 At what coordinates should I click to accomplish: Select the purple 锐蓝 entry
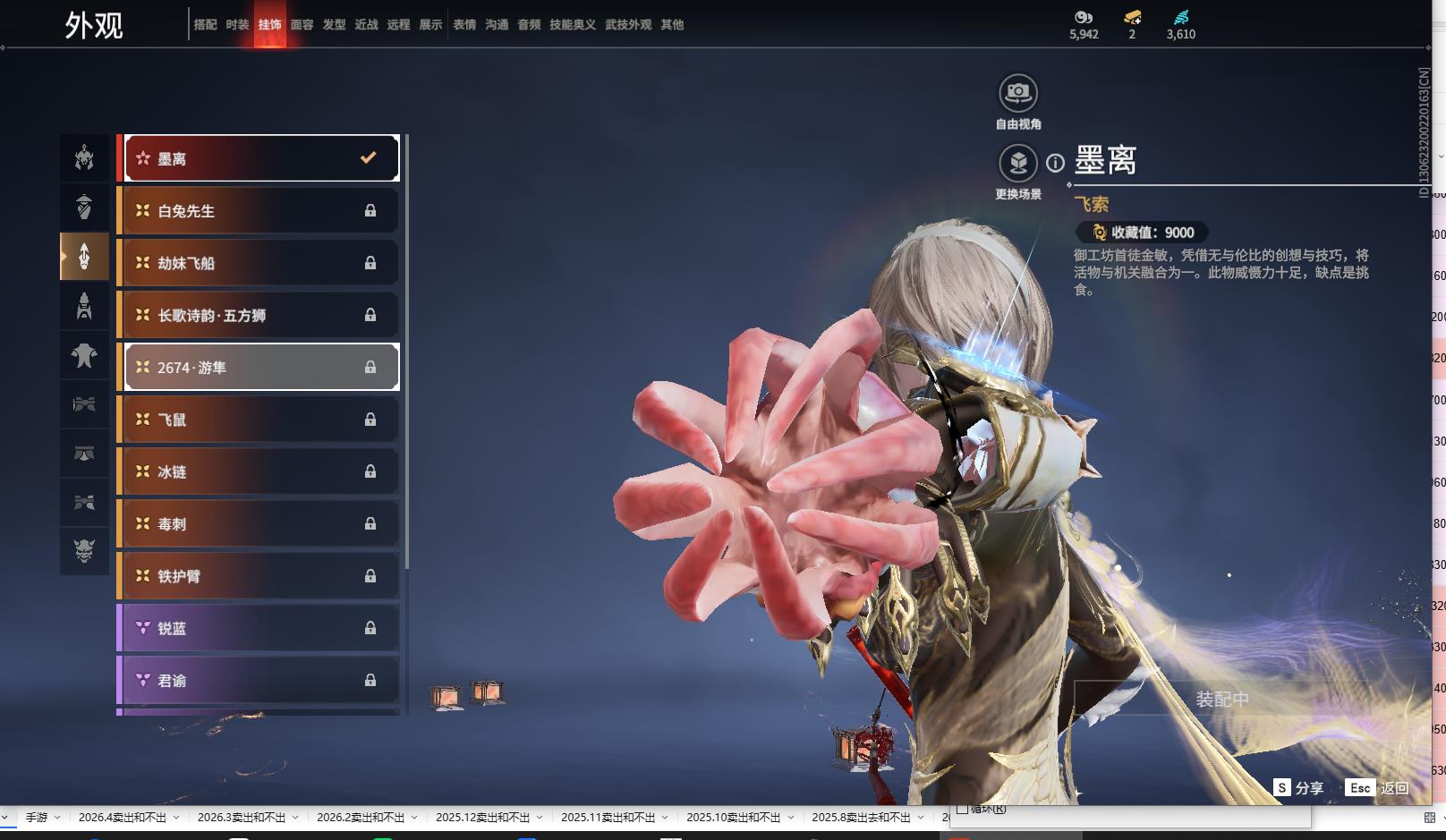coord(261,628)
